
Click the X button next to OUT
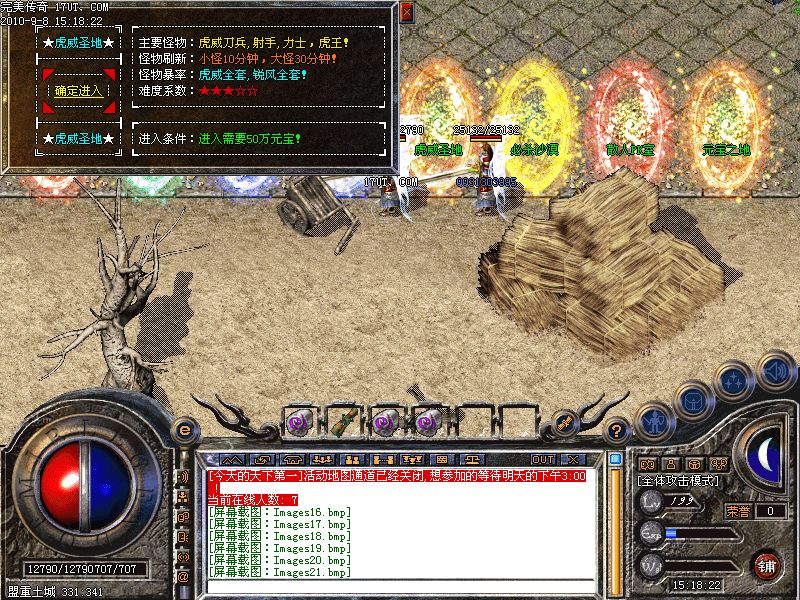click(x=574, y=459)
